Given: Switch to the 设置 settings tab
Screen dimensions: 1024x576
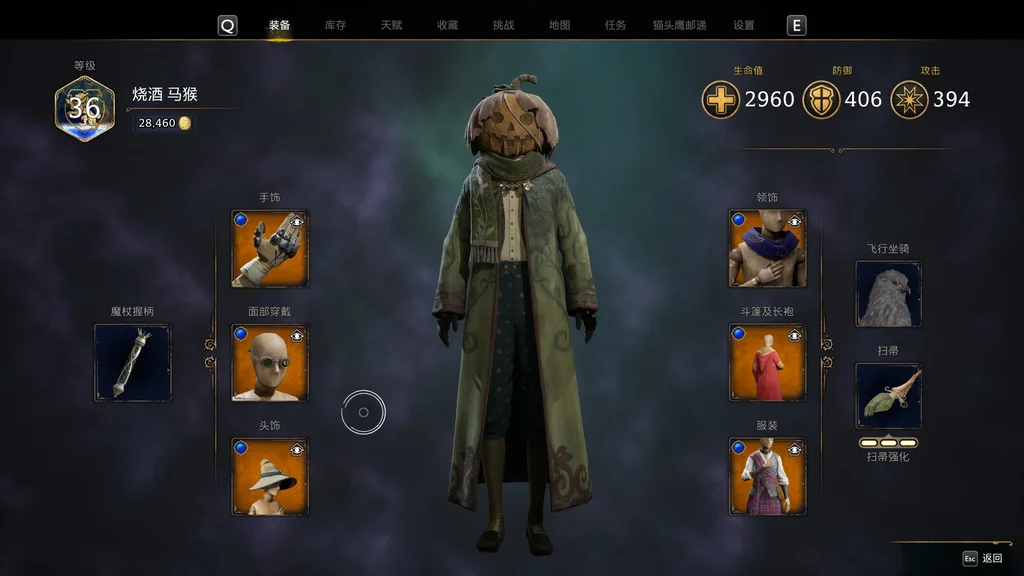Looking at the screenshot, I should (743, 25).
